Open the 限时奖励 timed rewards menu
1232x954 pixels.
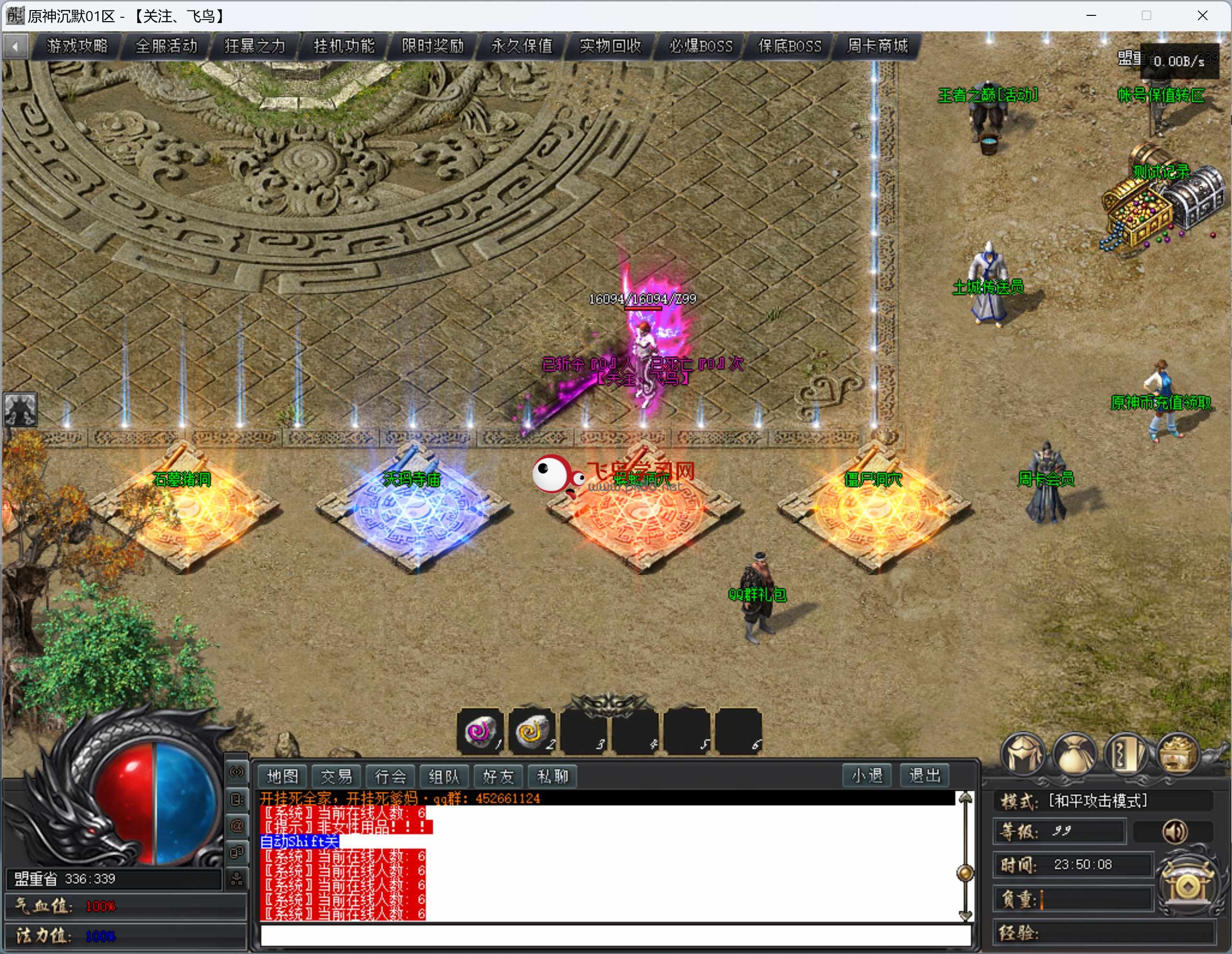click(433, 46)
